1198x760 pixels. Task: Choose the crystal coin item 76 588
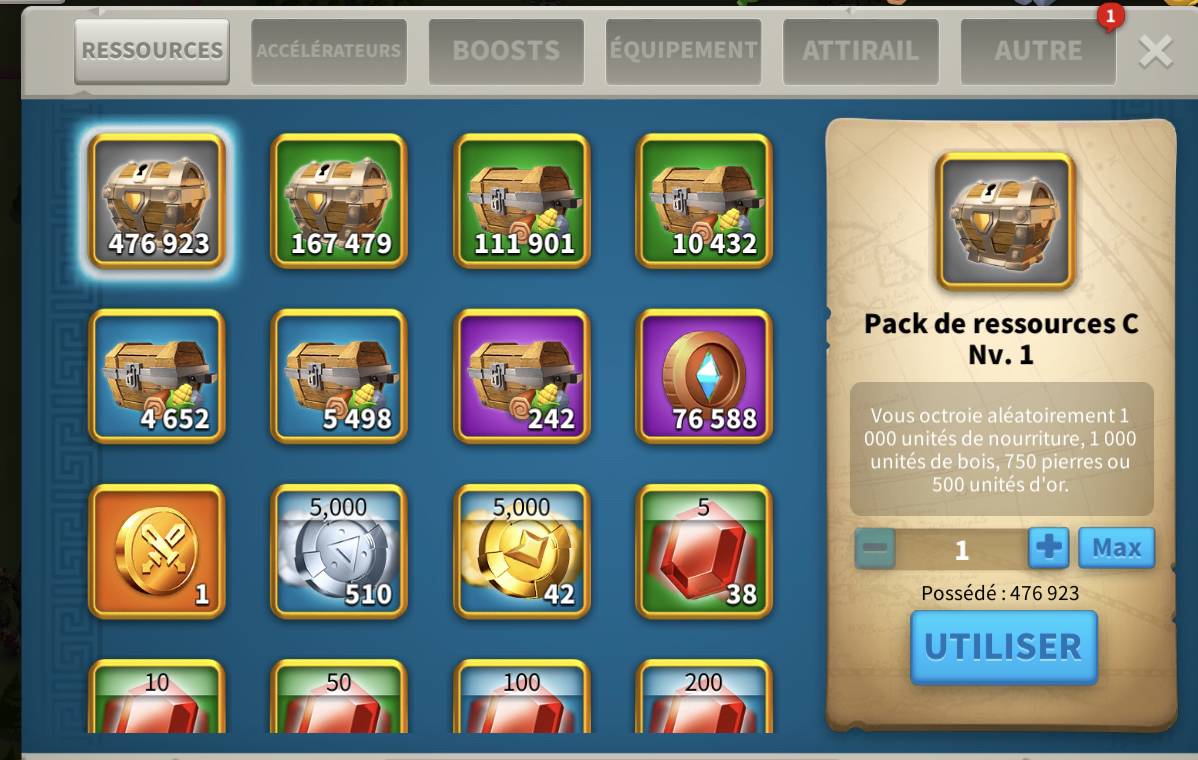point(704,376)
